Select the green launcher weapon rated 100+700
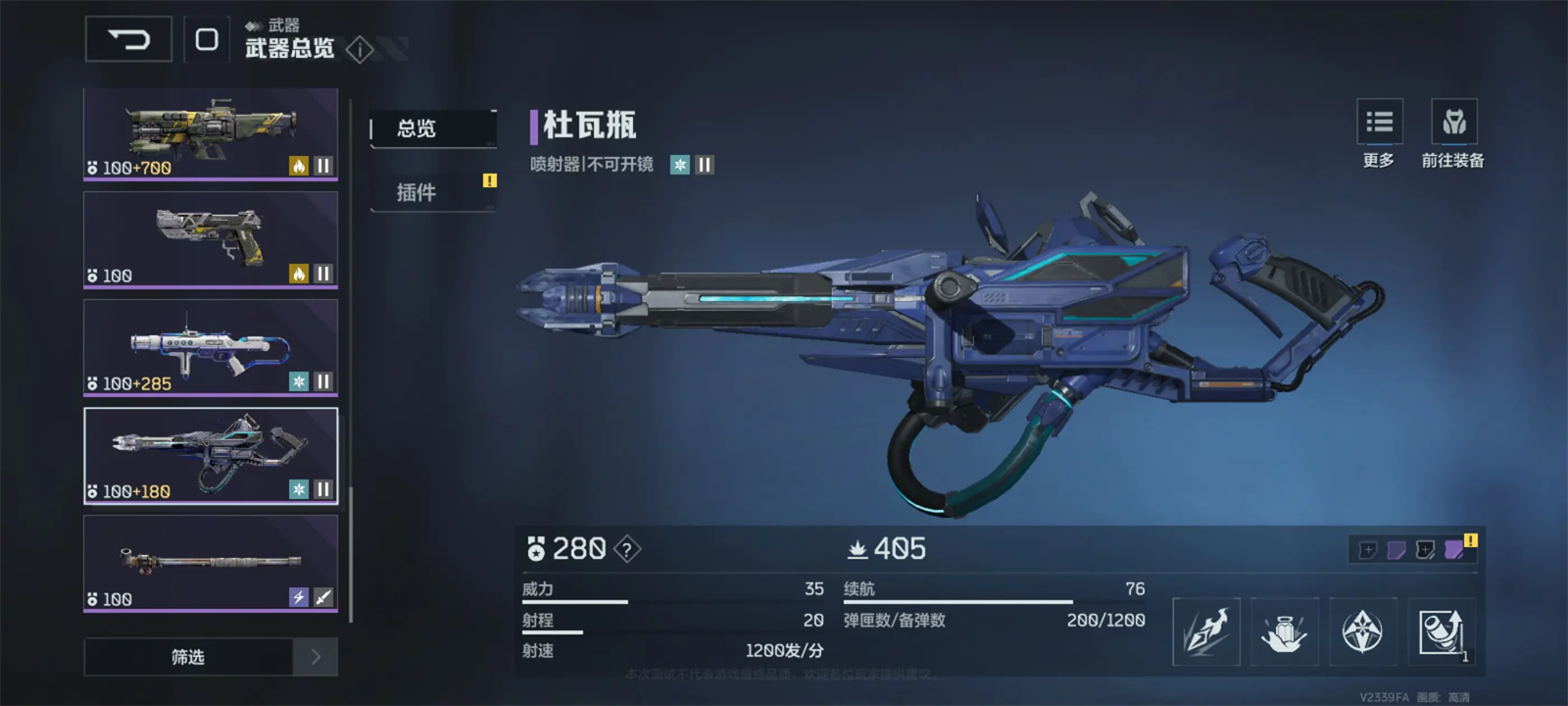Screen dimensions: 1568x706 [x=211, y=134]
